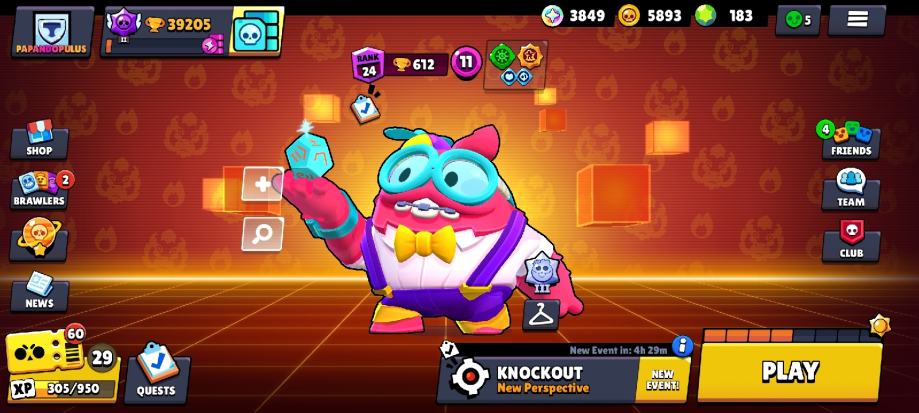Screen dimensions: 919x413
Task: Click the plus button beside the brawler
Action: click(x=262, y=184)
